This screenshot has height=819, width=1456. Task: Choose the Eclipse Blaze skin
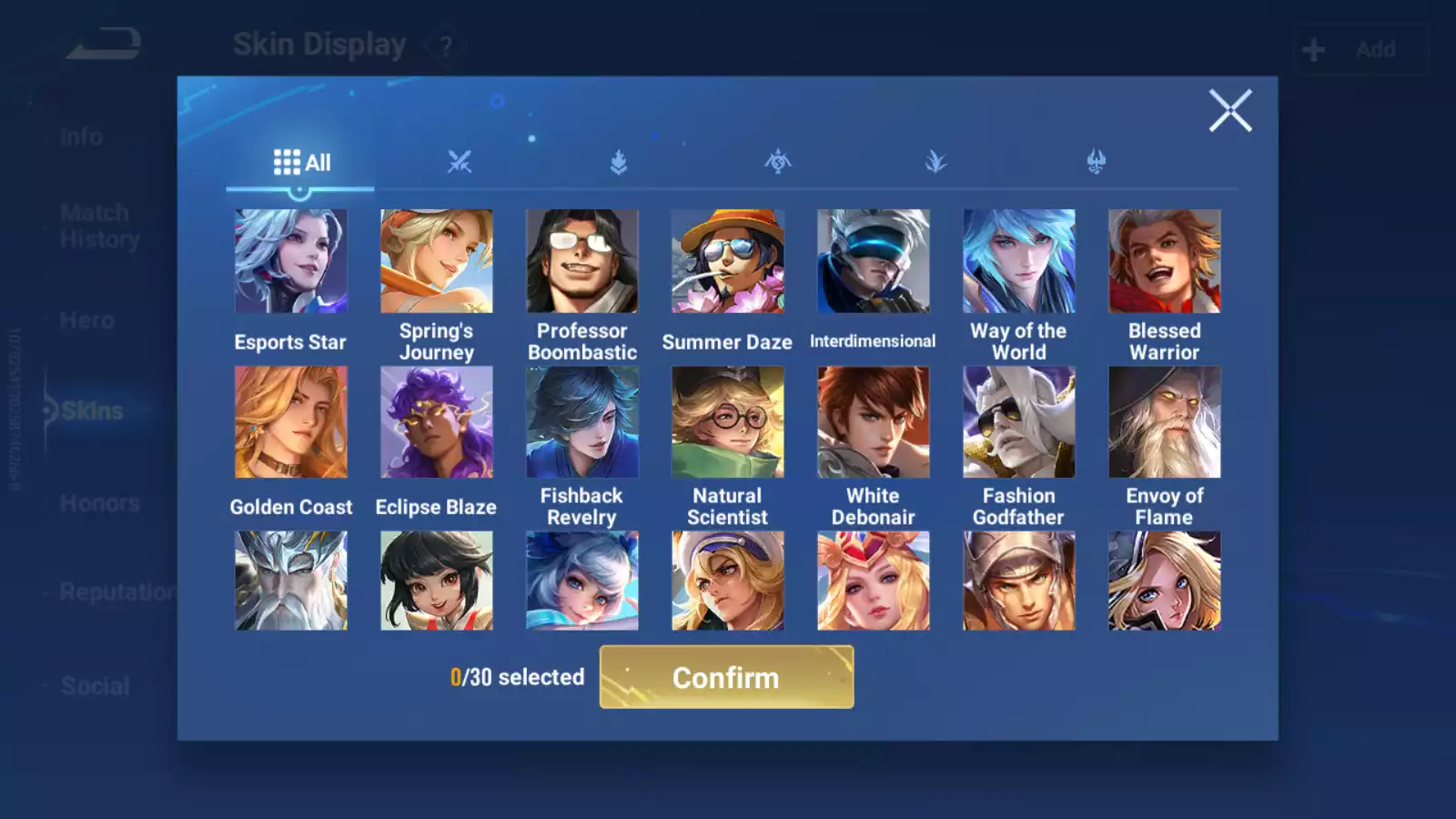(437, 422)
